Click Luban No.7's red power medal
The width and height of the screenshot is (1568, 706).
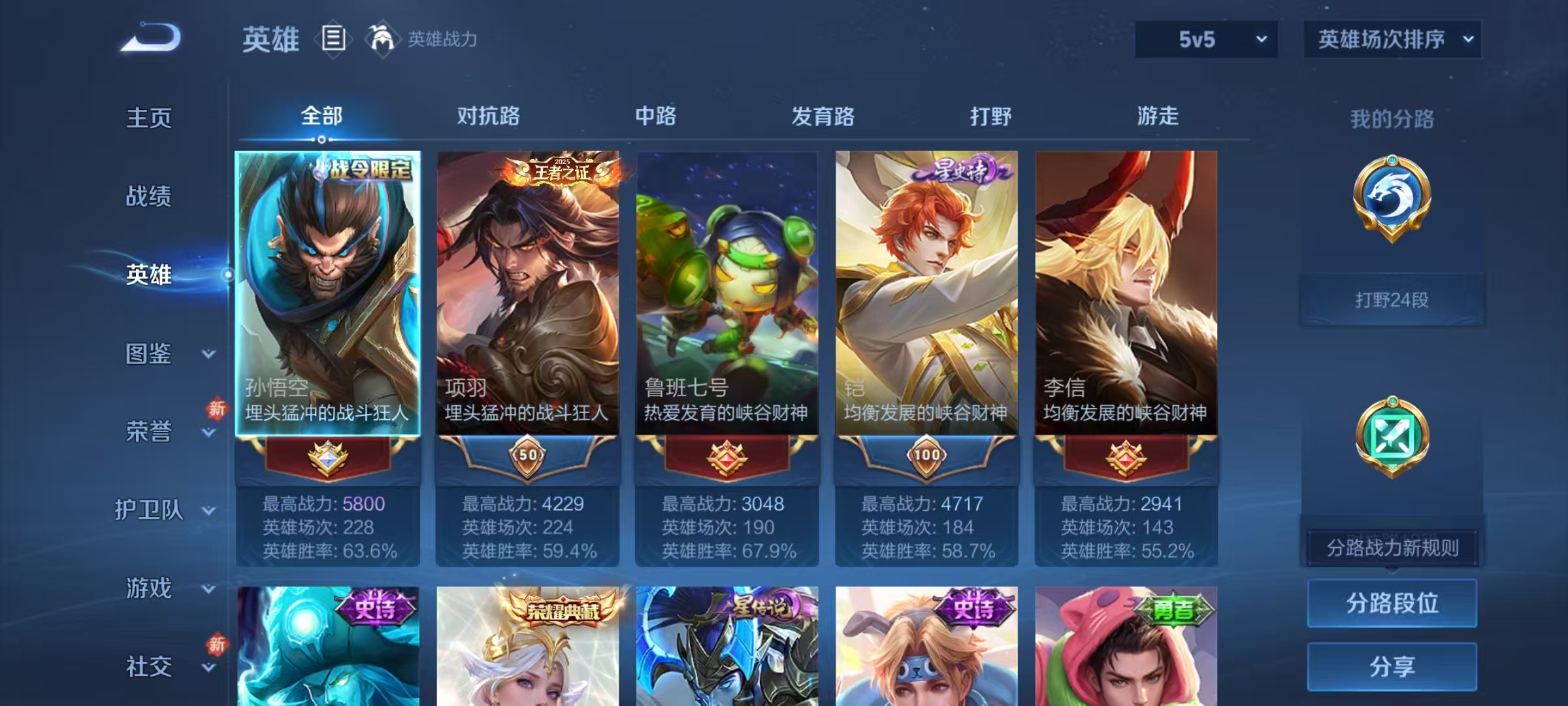tap(727, 458)
